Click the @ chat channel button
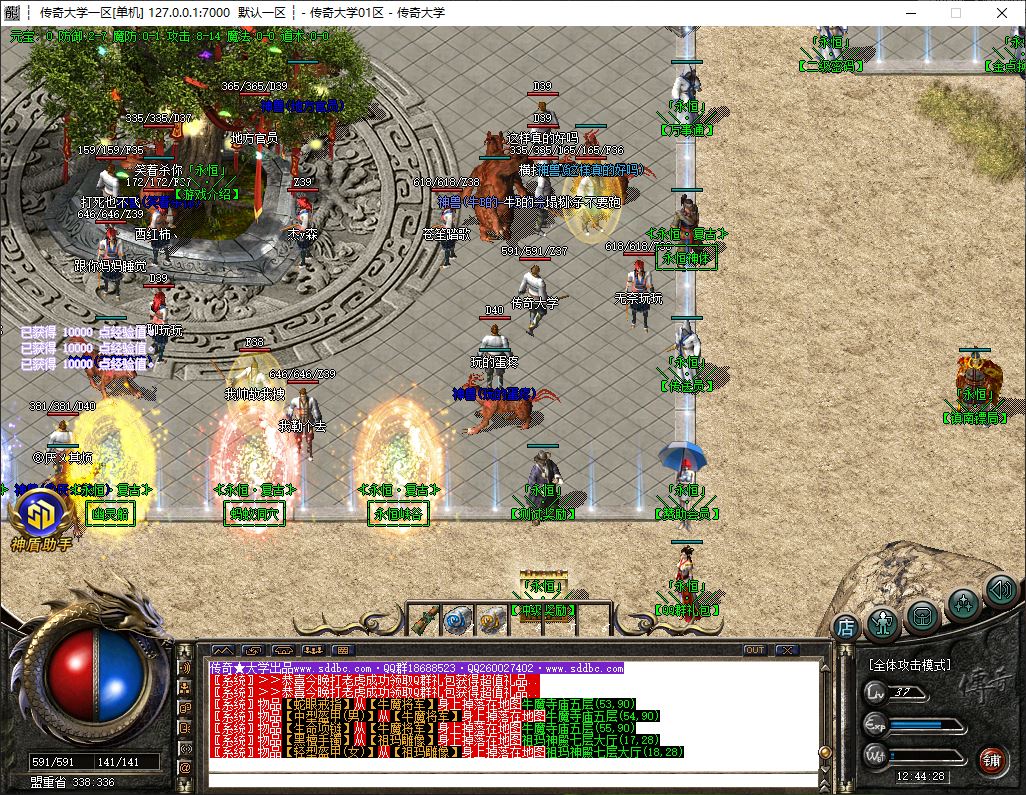Image resolution: width=1026 pixels, height=795 pixels. coord(185,768)
